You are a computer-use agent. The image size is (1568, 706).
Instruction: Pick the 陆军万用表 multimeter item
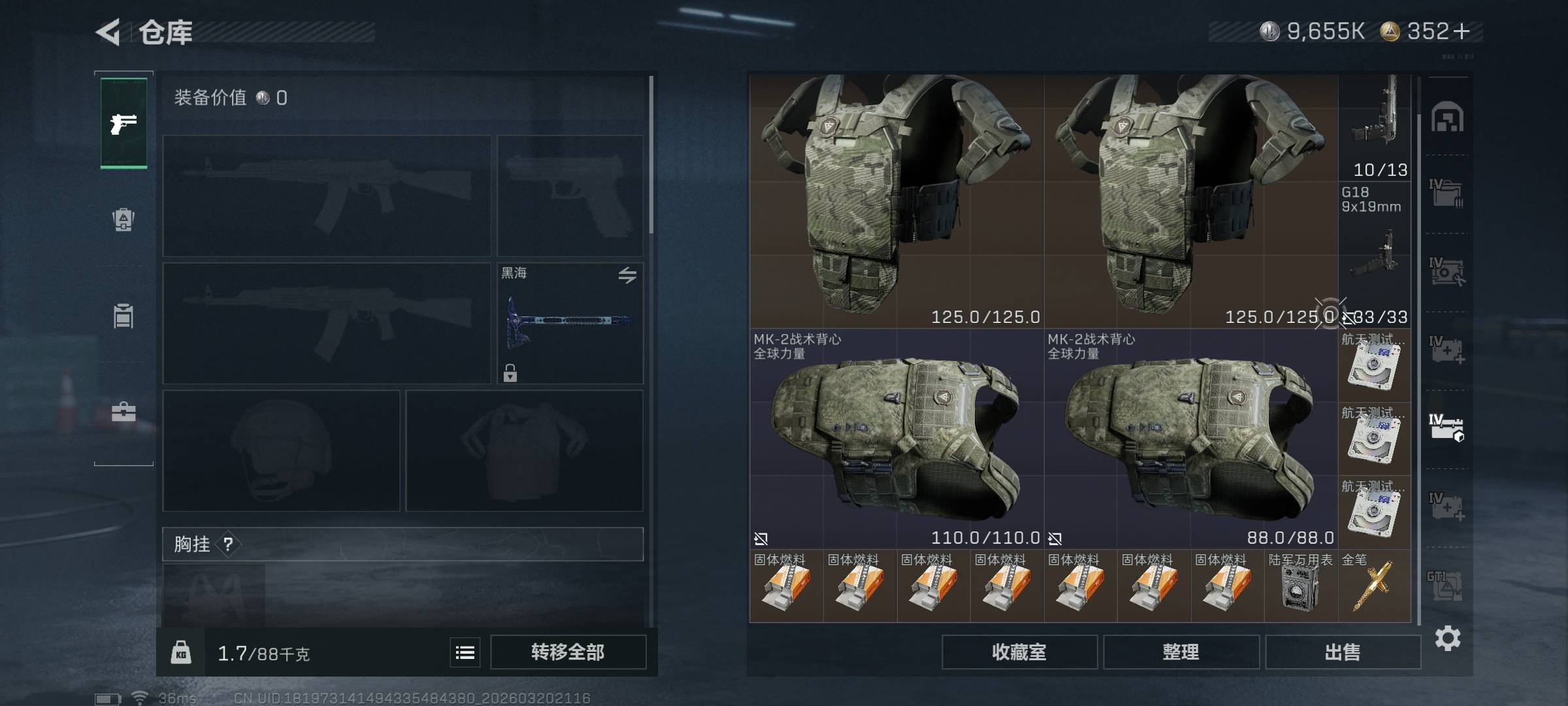click(1300, 586)
